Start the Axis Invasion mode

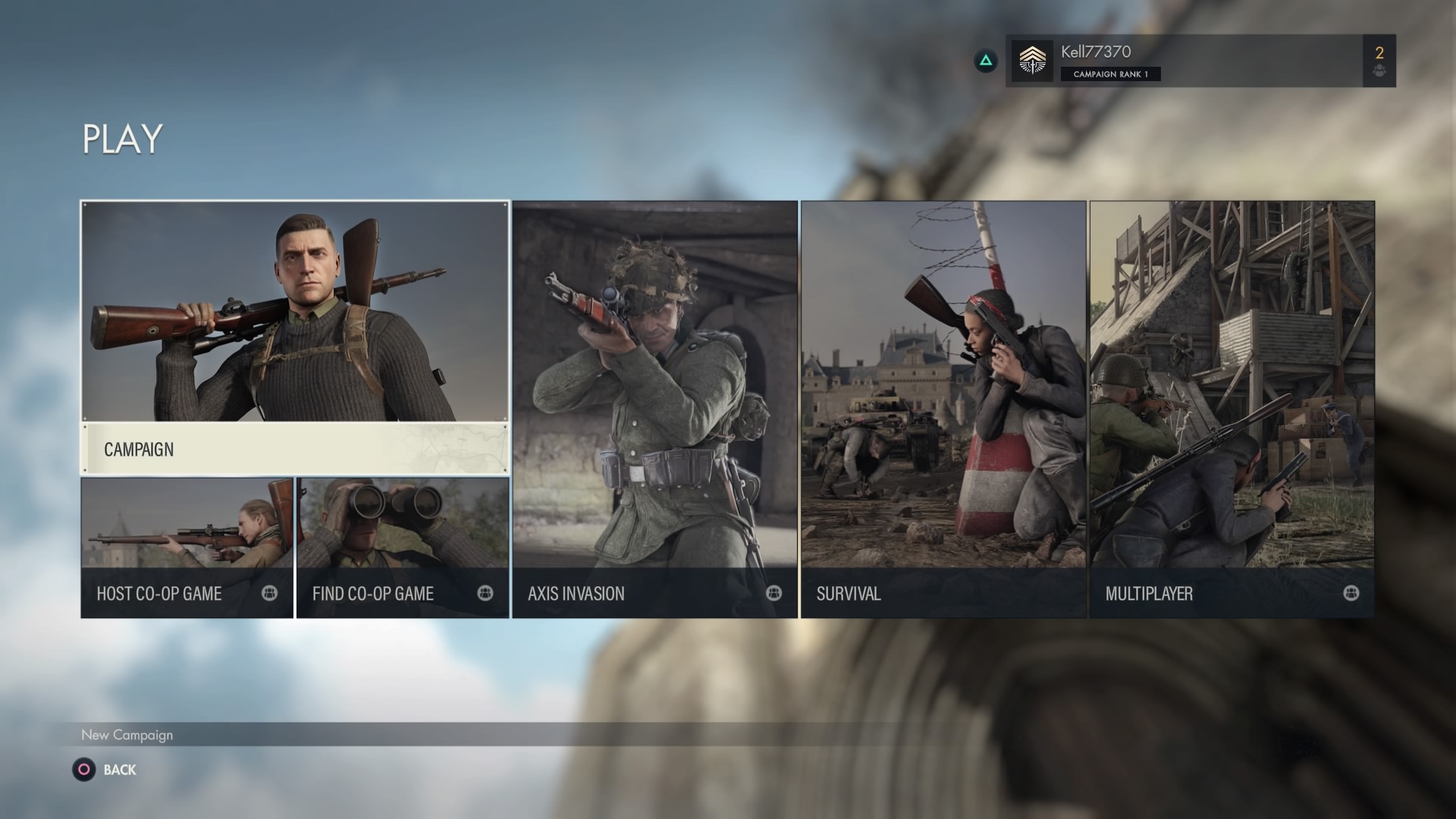[x=654, y=409]
